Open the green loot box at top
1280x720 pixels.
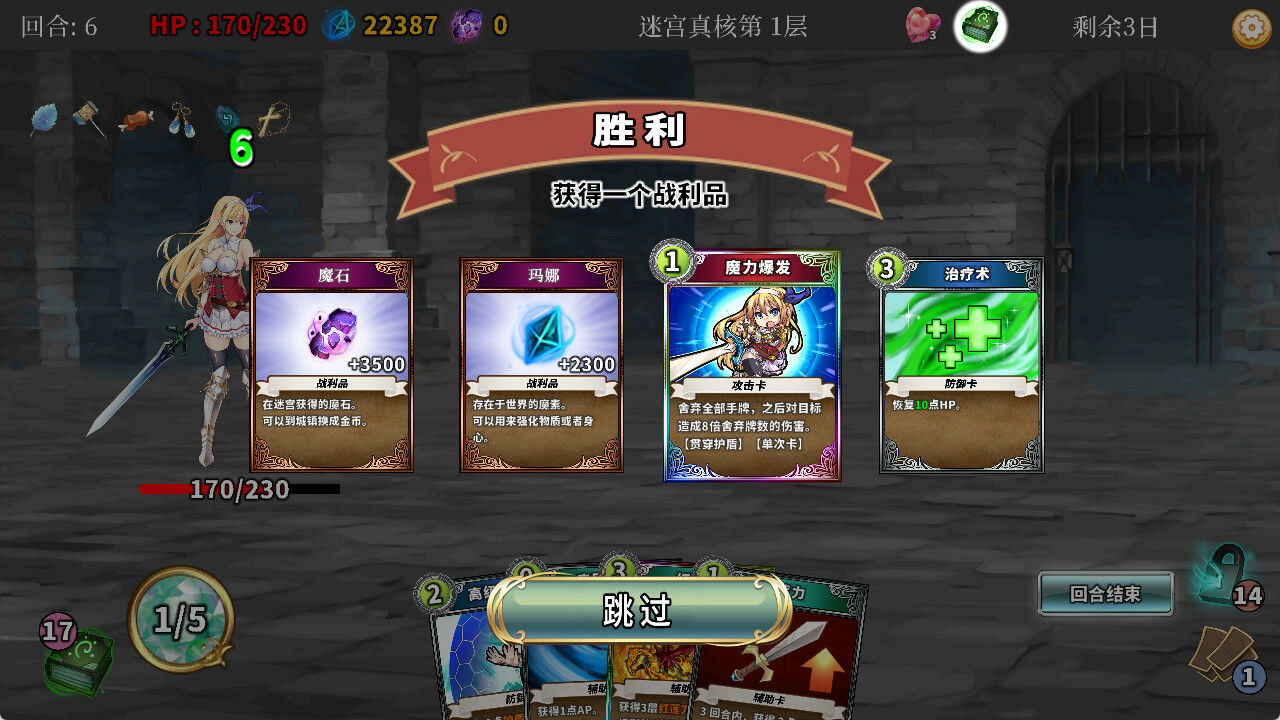point(980,27)
